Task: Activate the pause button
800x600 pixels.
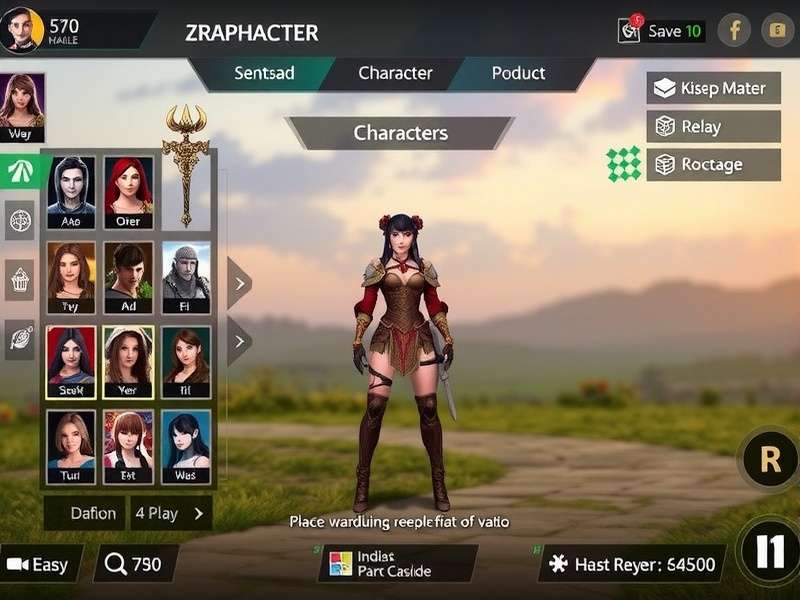Action: pyautogui.click(x=770, y=552)
